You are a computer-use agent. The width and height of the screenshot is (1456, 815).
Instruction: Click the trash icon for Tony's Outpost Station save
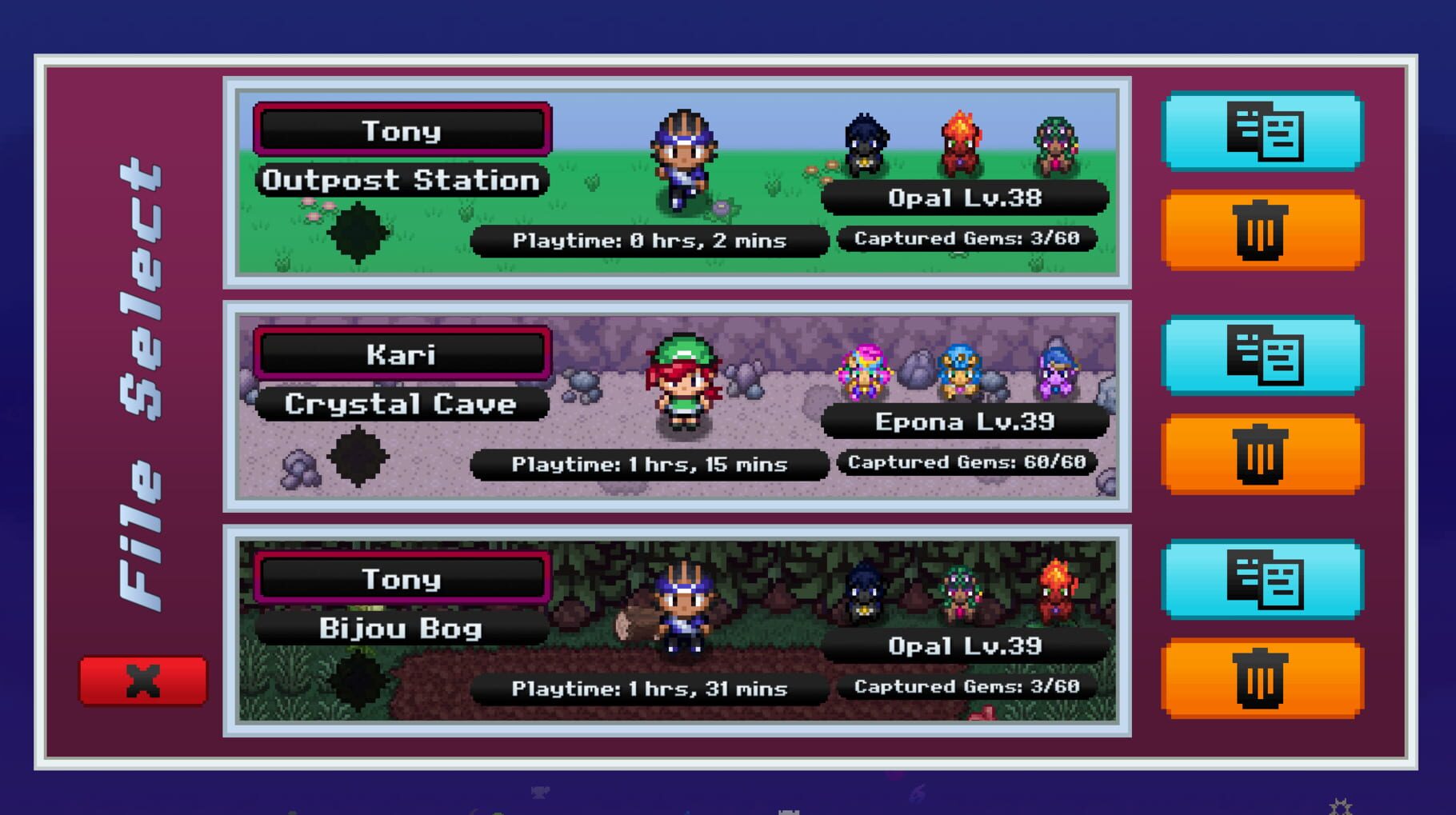[x=1262, y=230]
